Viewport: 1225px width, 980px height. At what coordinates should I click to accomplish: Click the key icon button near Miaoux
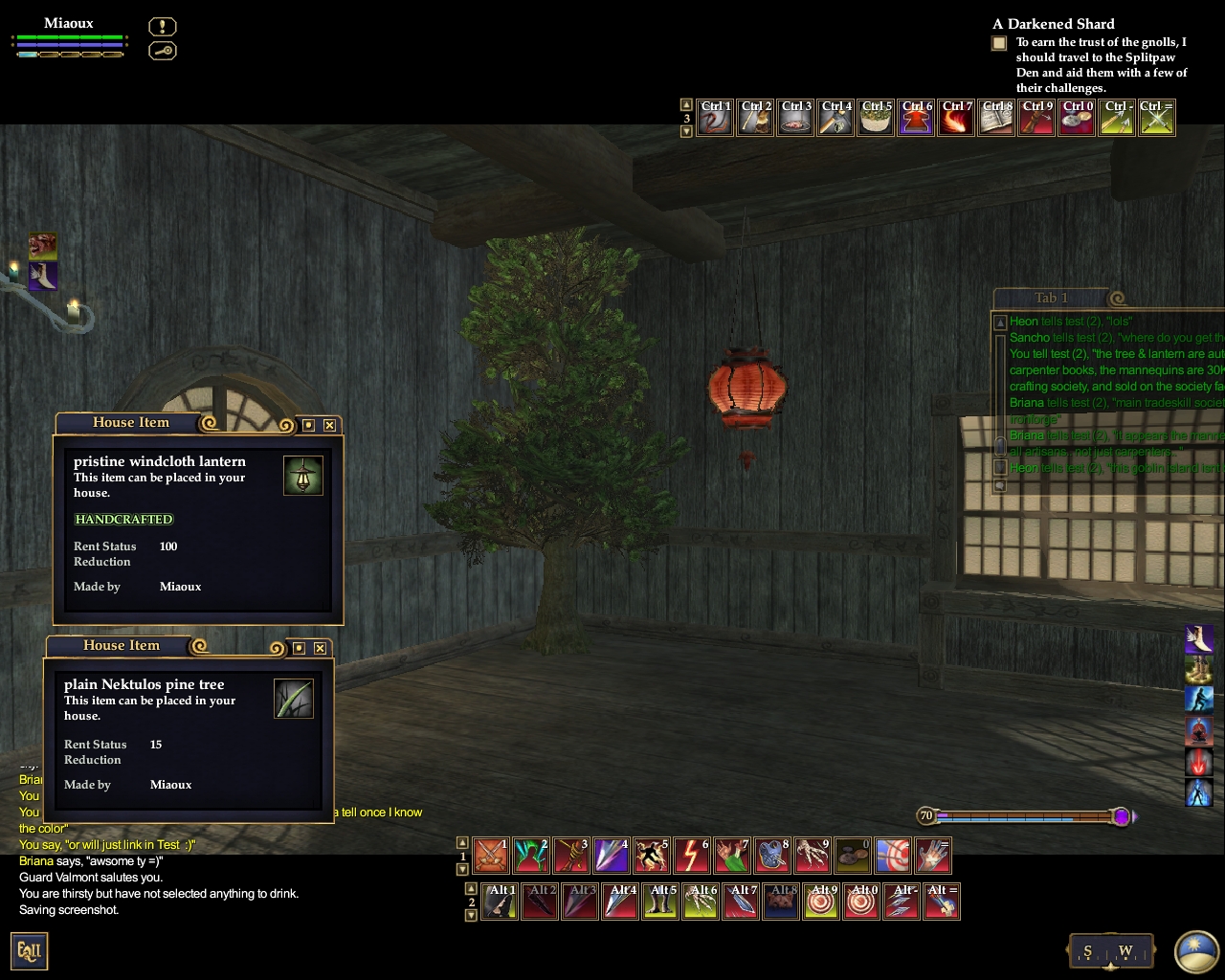[163, 50]
